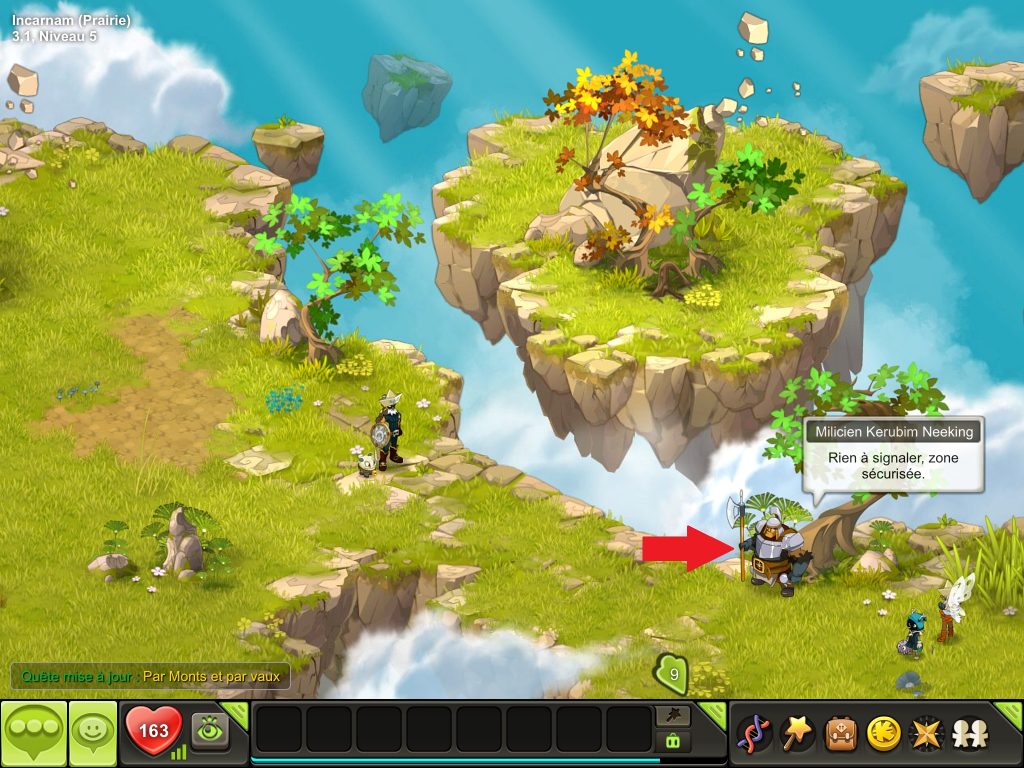This screenshot has height=768, width=1024.
Task: Open the smiley emotes button
Action: click(x=93, y=733)
